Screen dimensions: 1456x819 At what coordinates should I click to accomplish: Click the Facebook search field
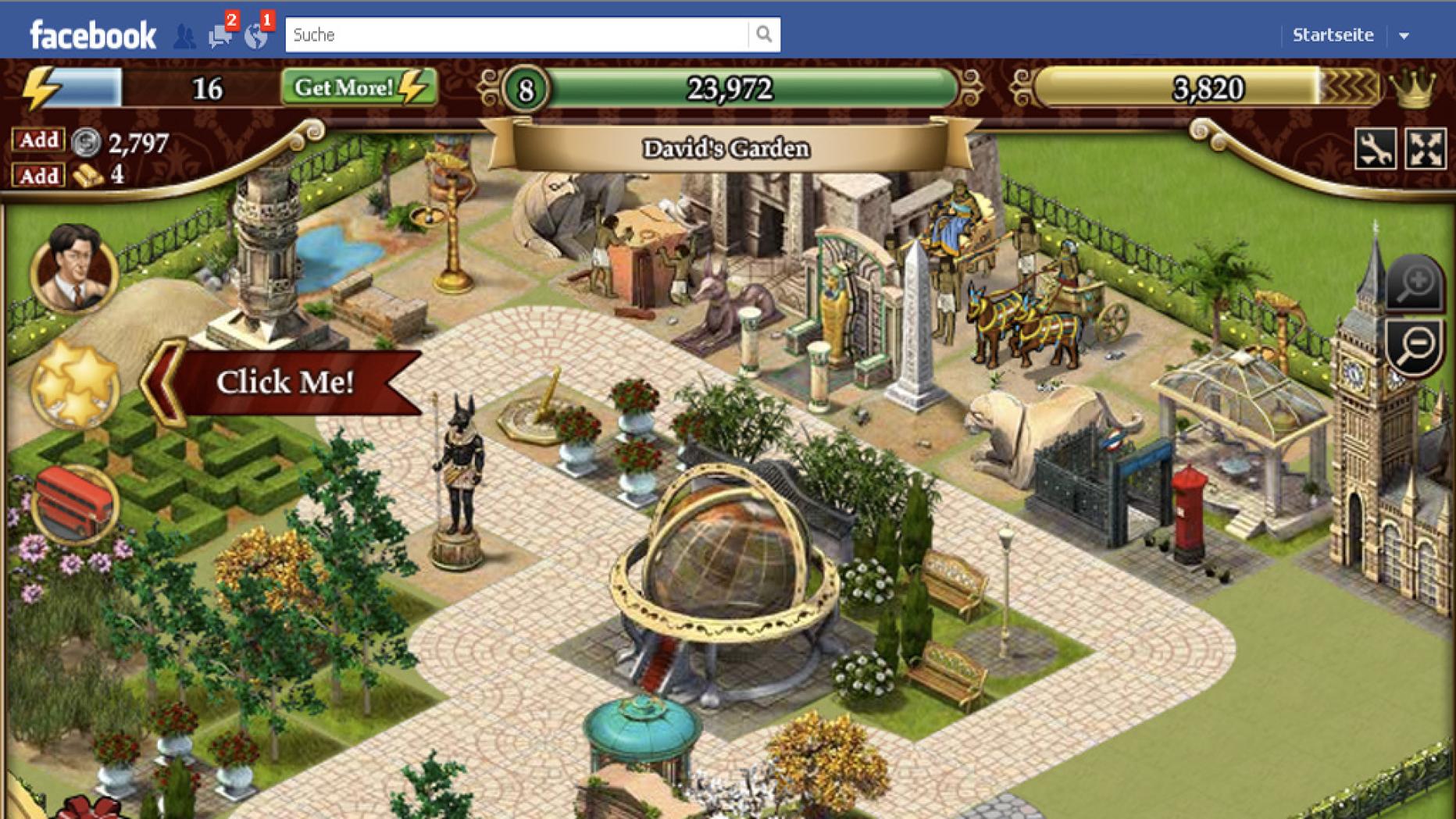point(516,35)
